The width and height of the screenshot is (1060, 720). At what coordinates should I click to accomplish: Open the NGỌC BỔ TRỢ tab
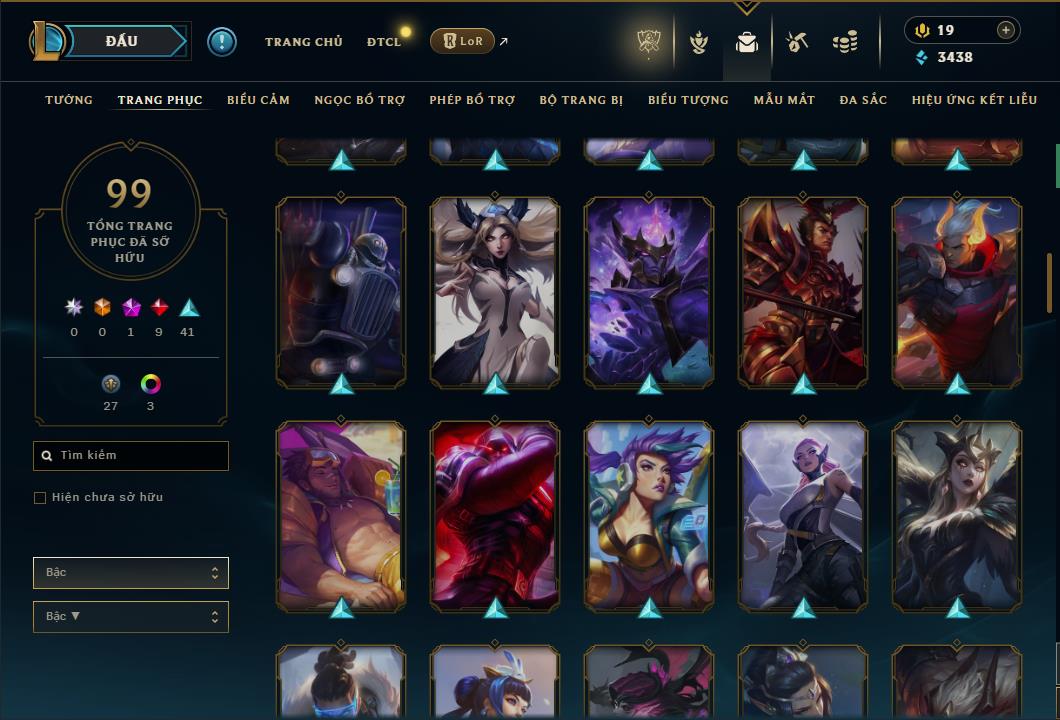(359, 100)
